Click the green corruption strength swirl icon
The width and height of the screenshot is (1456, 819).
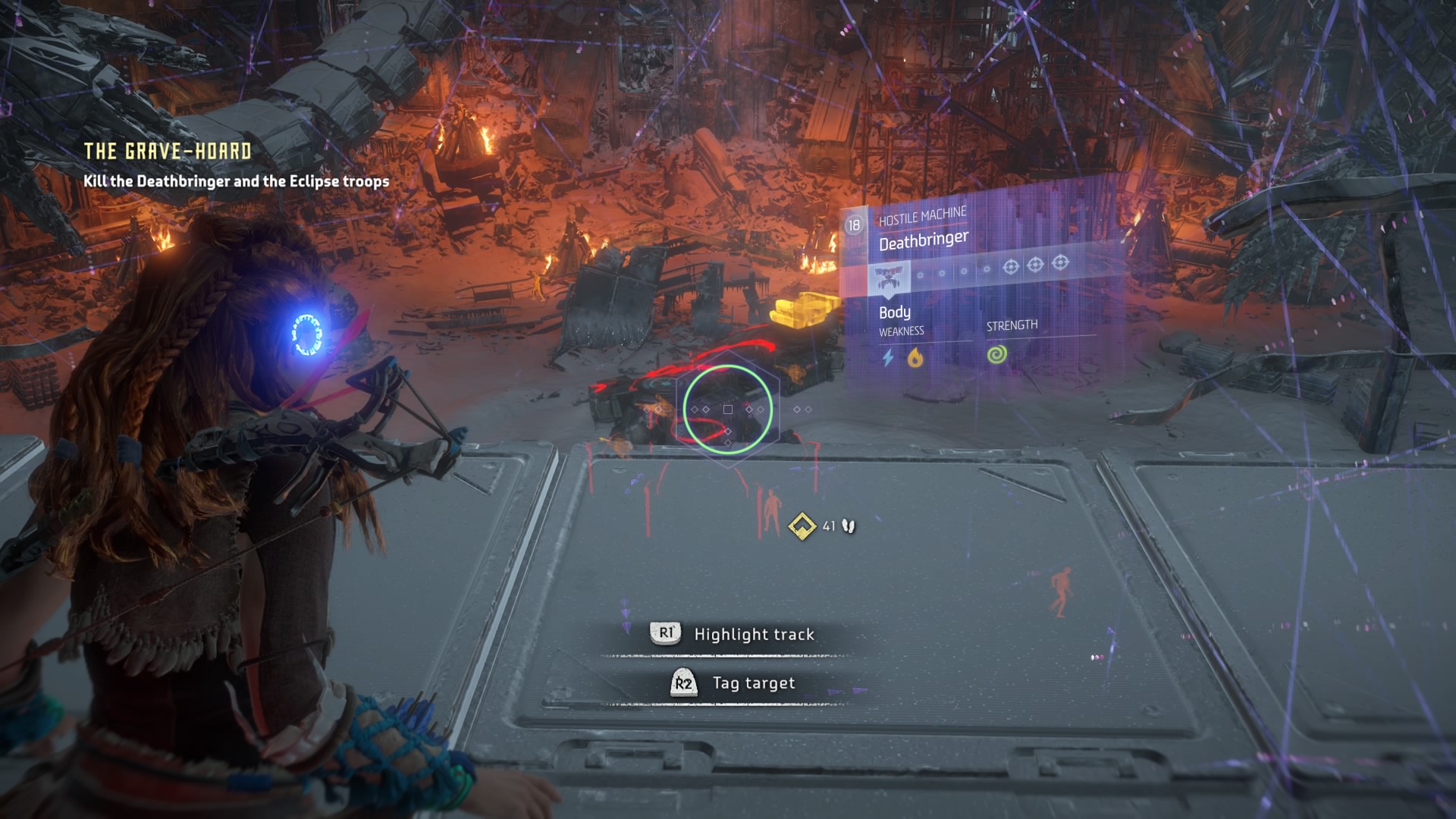997,354
